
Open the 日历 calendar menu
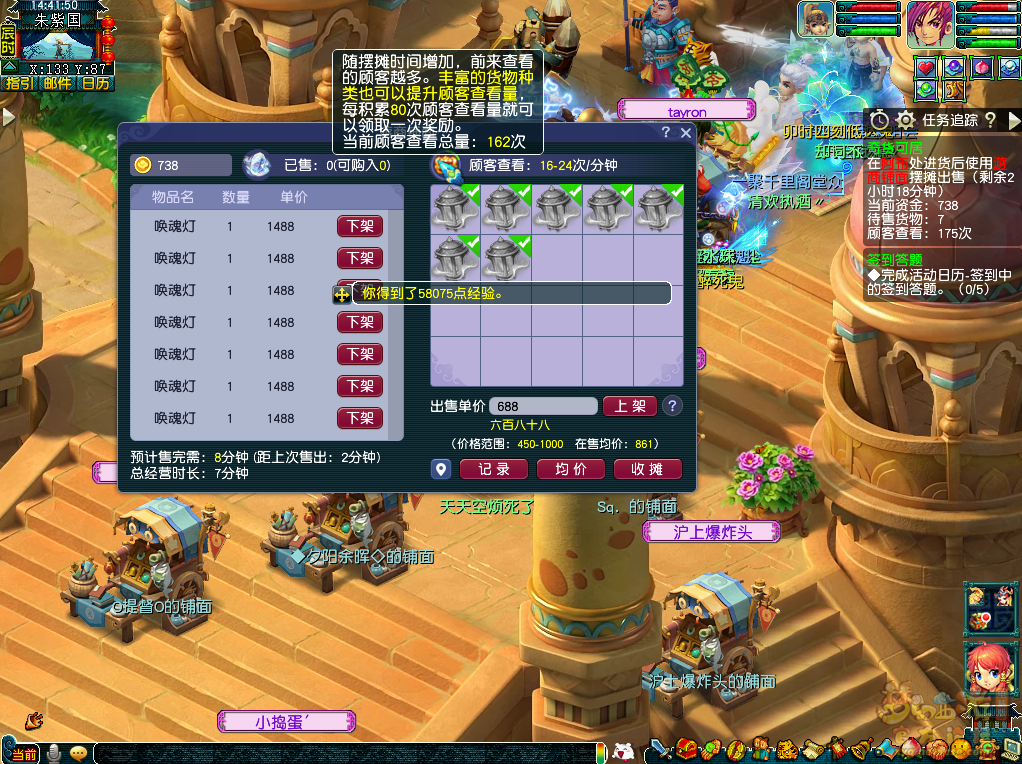[96, 83]
